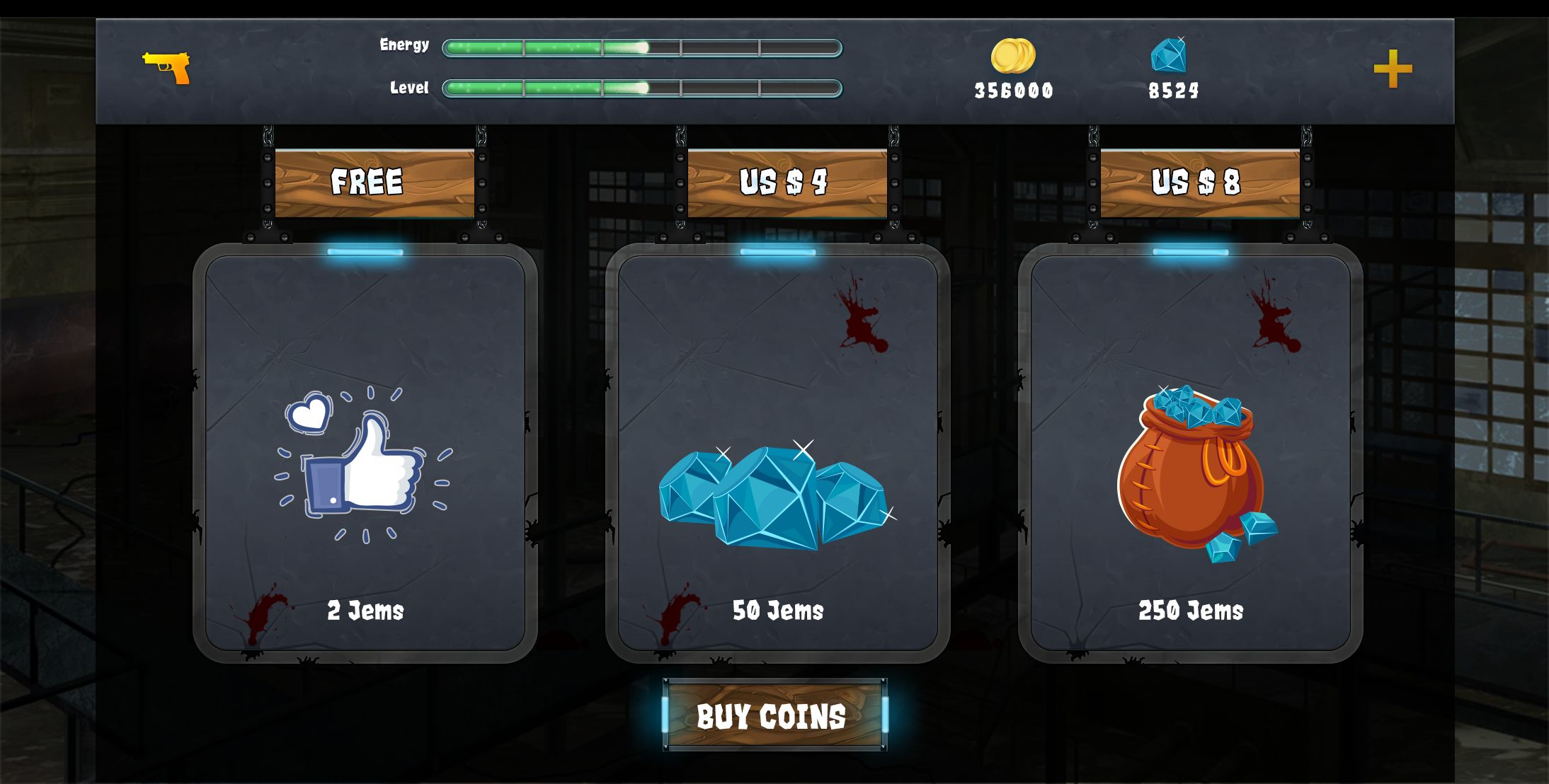Open the Buy Coins shop

(x=774, y=715)
